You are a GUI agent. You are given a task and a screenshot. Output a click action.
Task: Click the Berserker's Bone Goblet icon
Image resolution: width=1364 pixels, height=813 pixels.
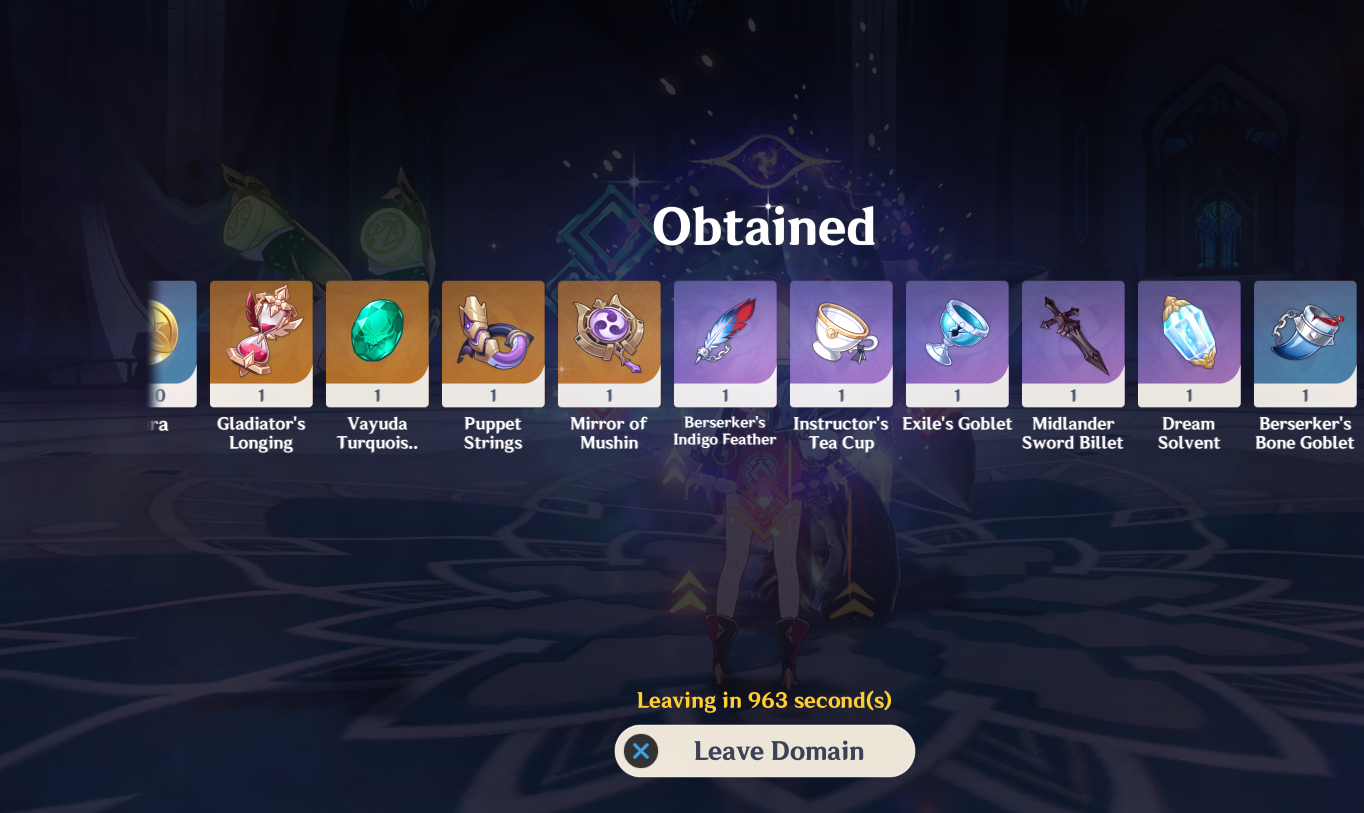[1304, 342]
